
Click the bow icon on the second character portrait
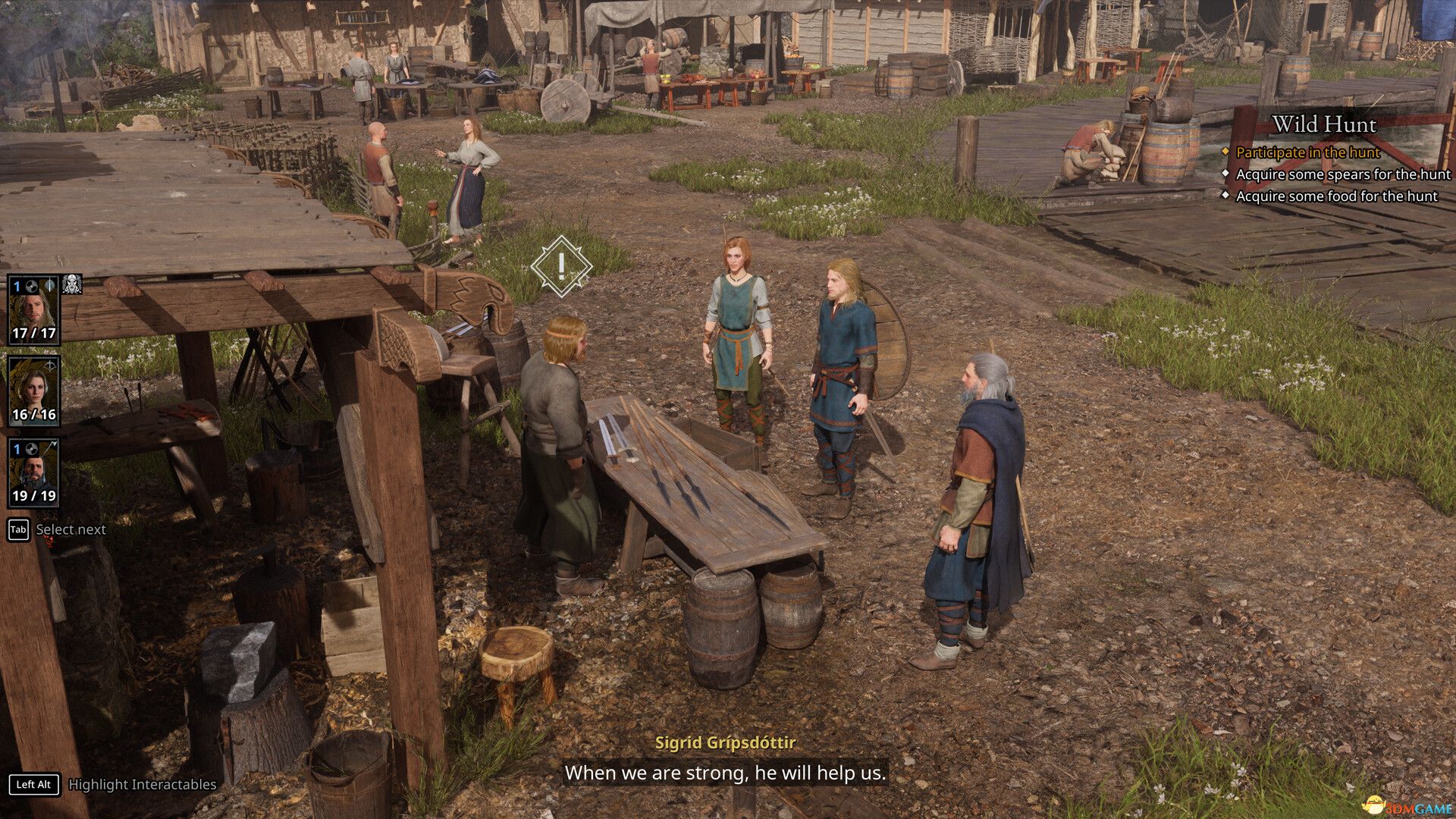click(50, 366)
